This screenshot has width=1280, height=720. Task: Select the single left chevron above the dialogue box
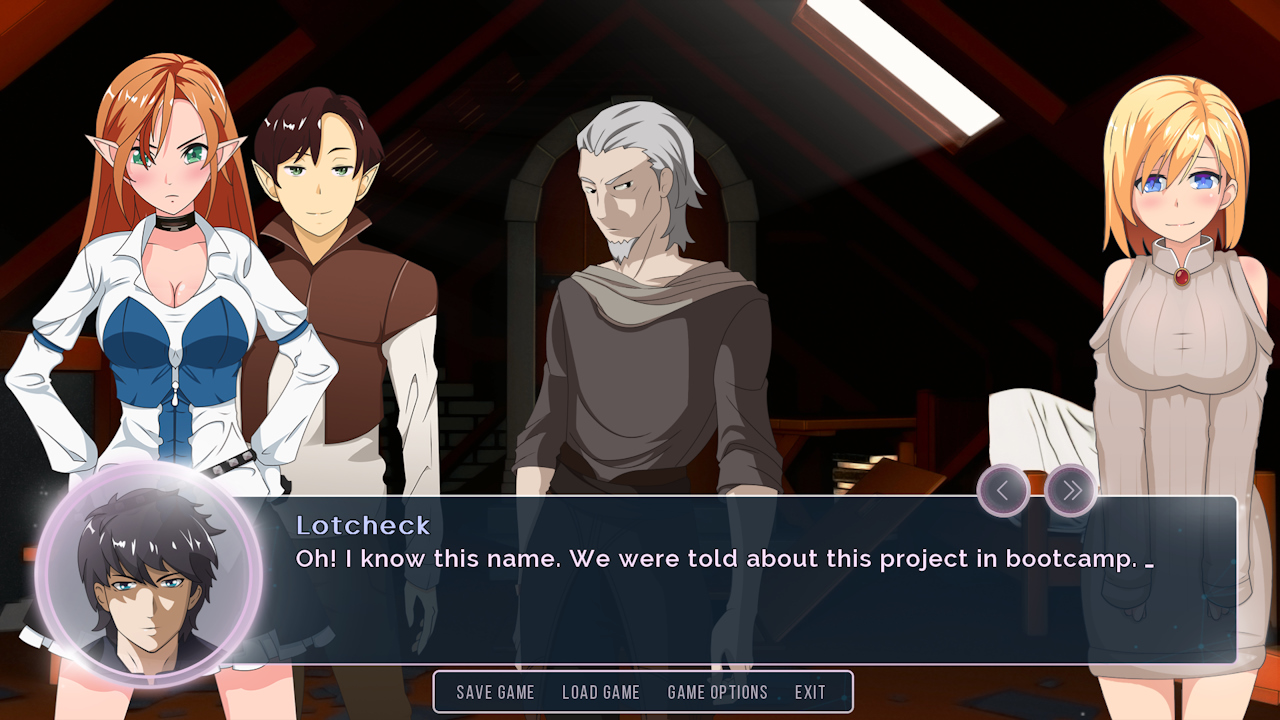(x=1004, y=490)
